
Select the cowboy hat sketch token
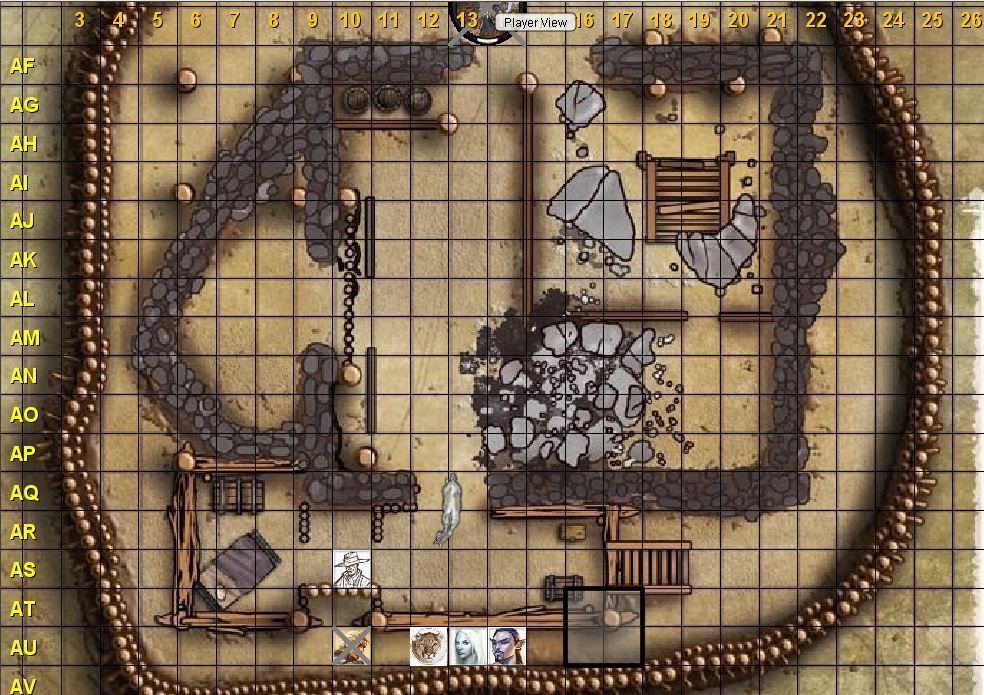coord(351,569)
